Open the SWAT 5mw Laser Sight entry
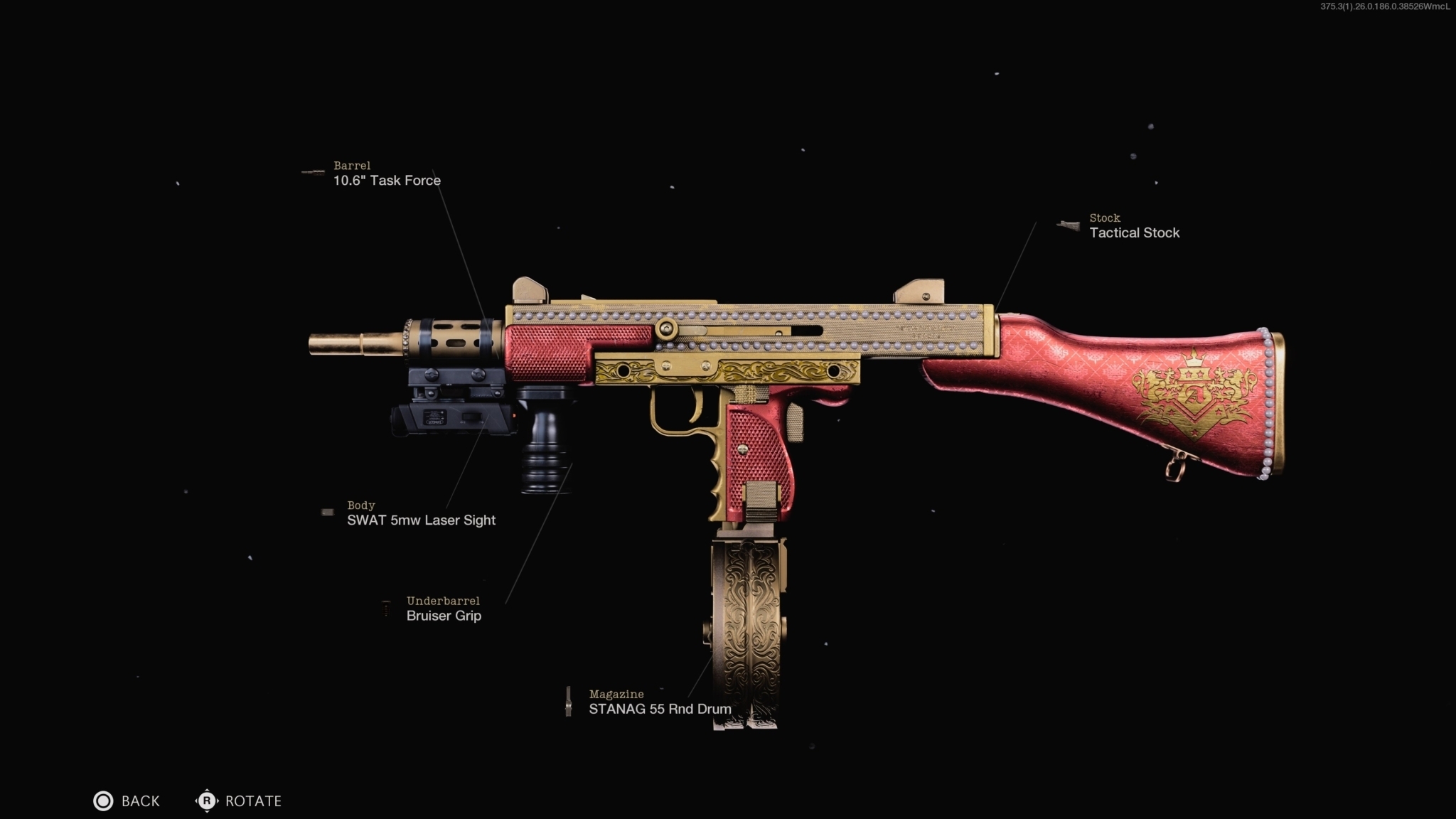The width and height of the screenshot is (1456, 819). coord(420,520)
